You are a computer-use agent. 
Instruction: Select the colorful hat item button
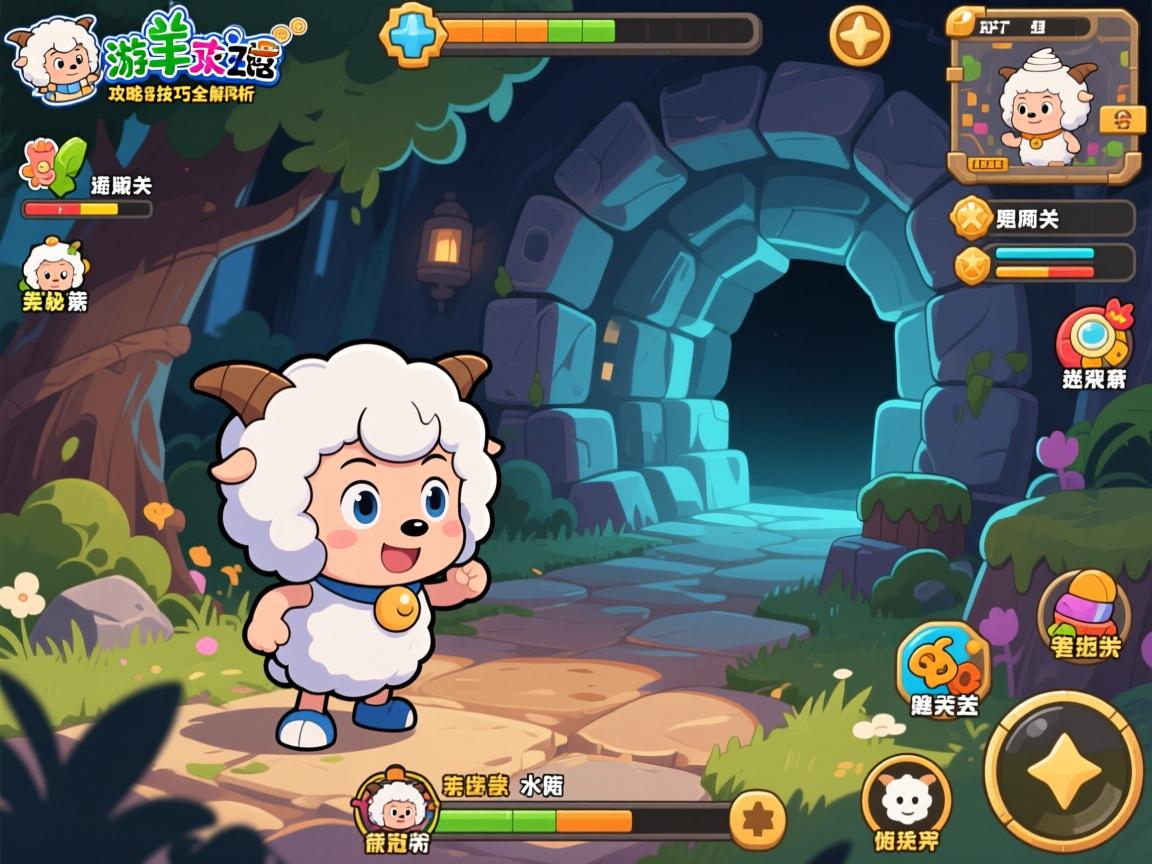pos(1084,611)
